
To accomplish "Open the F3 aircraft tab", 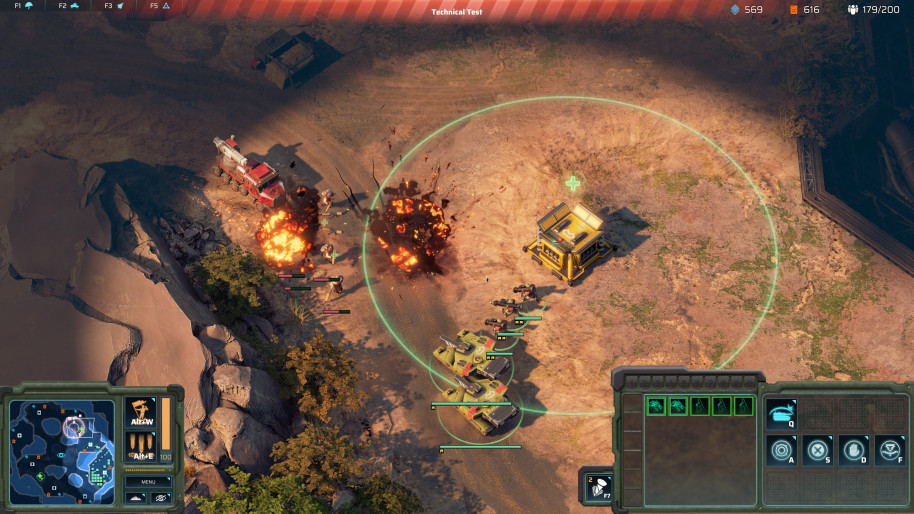I will tap(114, 6).
